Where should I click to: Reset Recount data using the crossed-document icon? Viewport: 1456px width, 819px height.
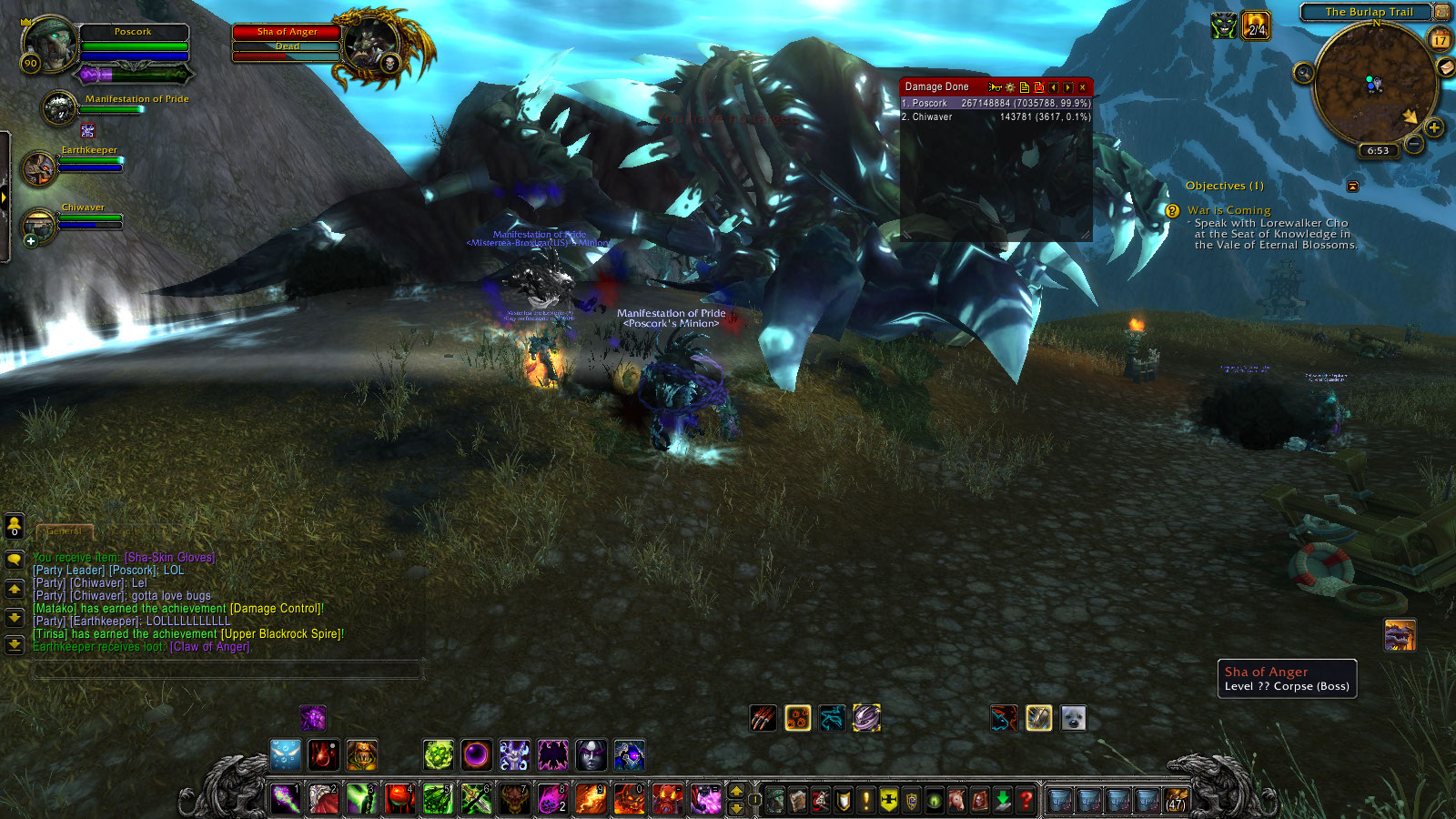(x=1038, y=87)
